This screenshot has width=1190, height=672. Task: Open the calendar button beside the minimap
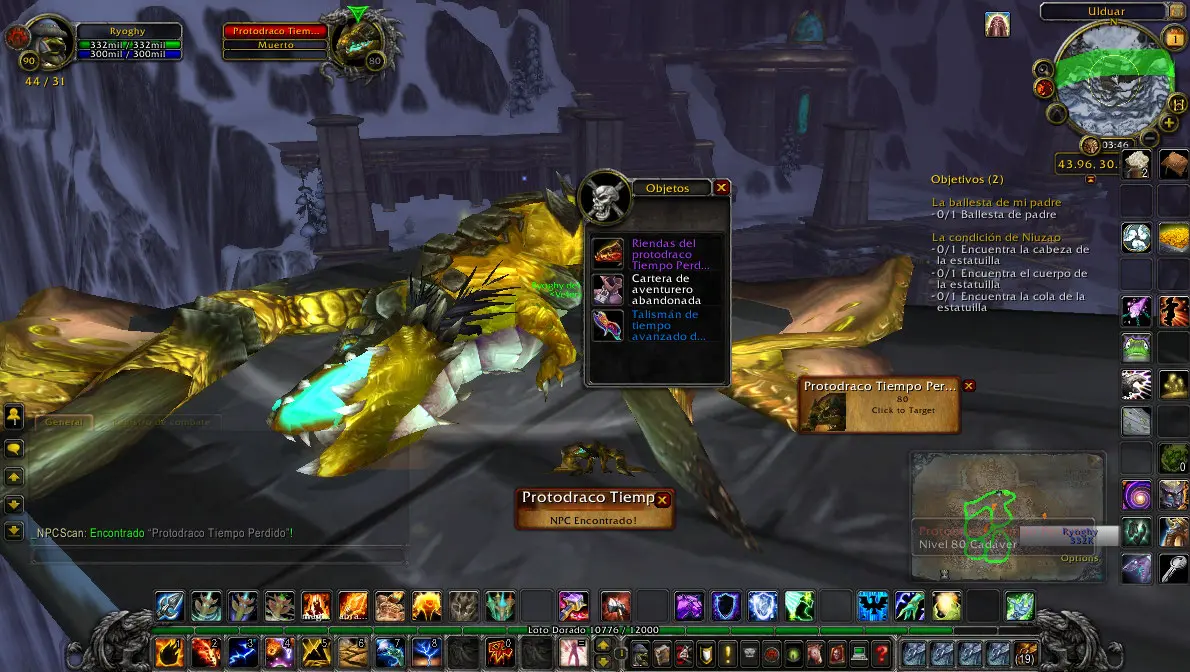(1174, 37)
